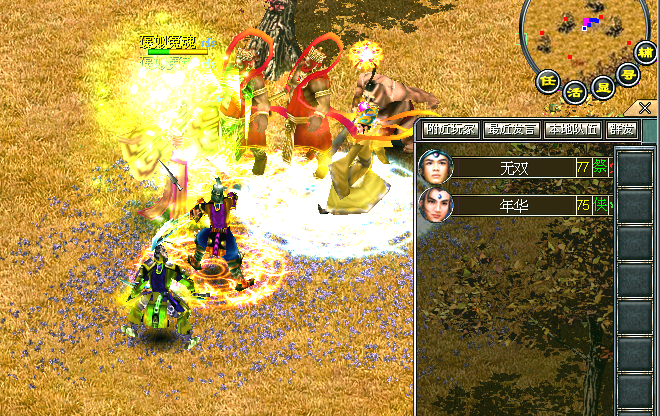Image resolution: width=660 pixels, height=416 pixels.
Task: Click the circular minimap
Action: pyautogui.click(x=584, y=32)
